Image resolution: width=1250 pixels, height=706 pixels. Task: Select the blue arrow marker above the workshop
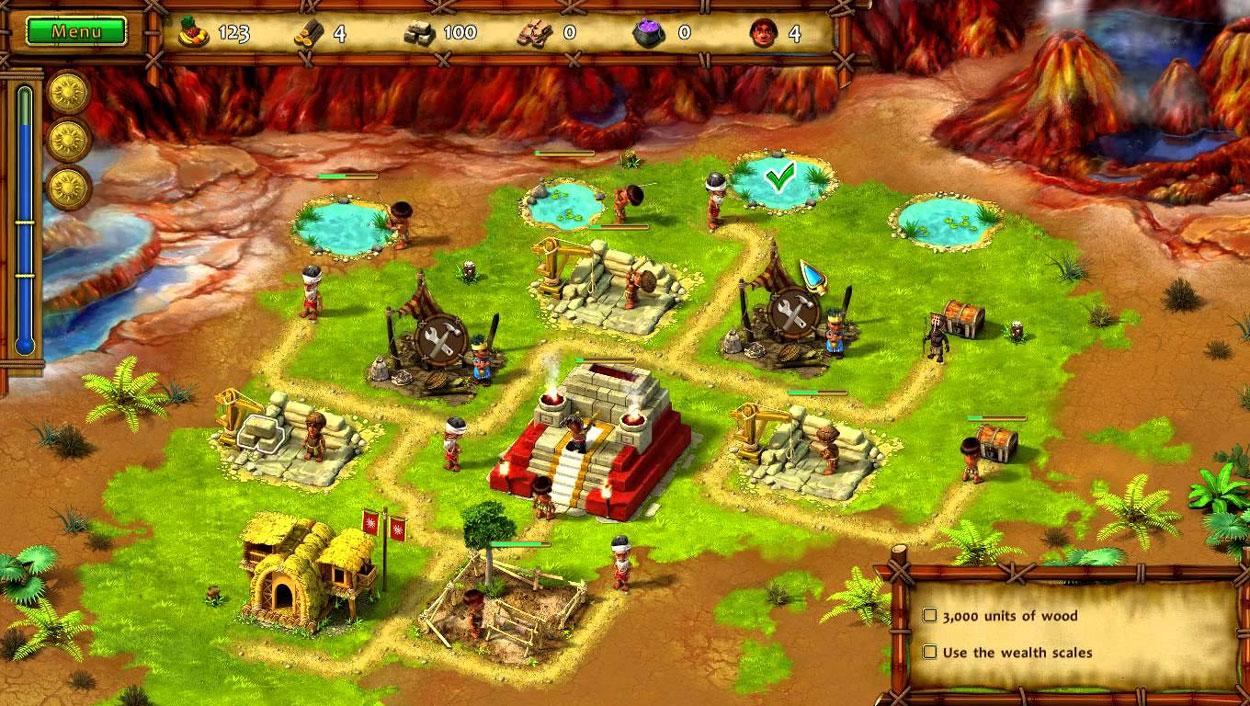(812, 273)
